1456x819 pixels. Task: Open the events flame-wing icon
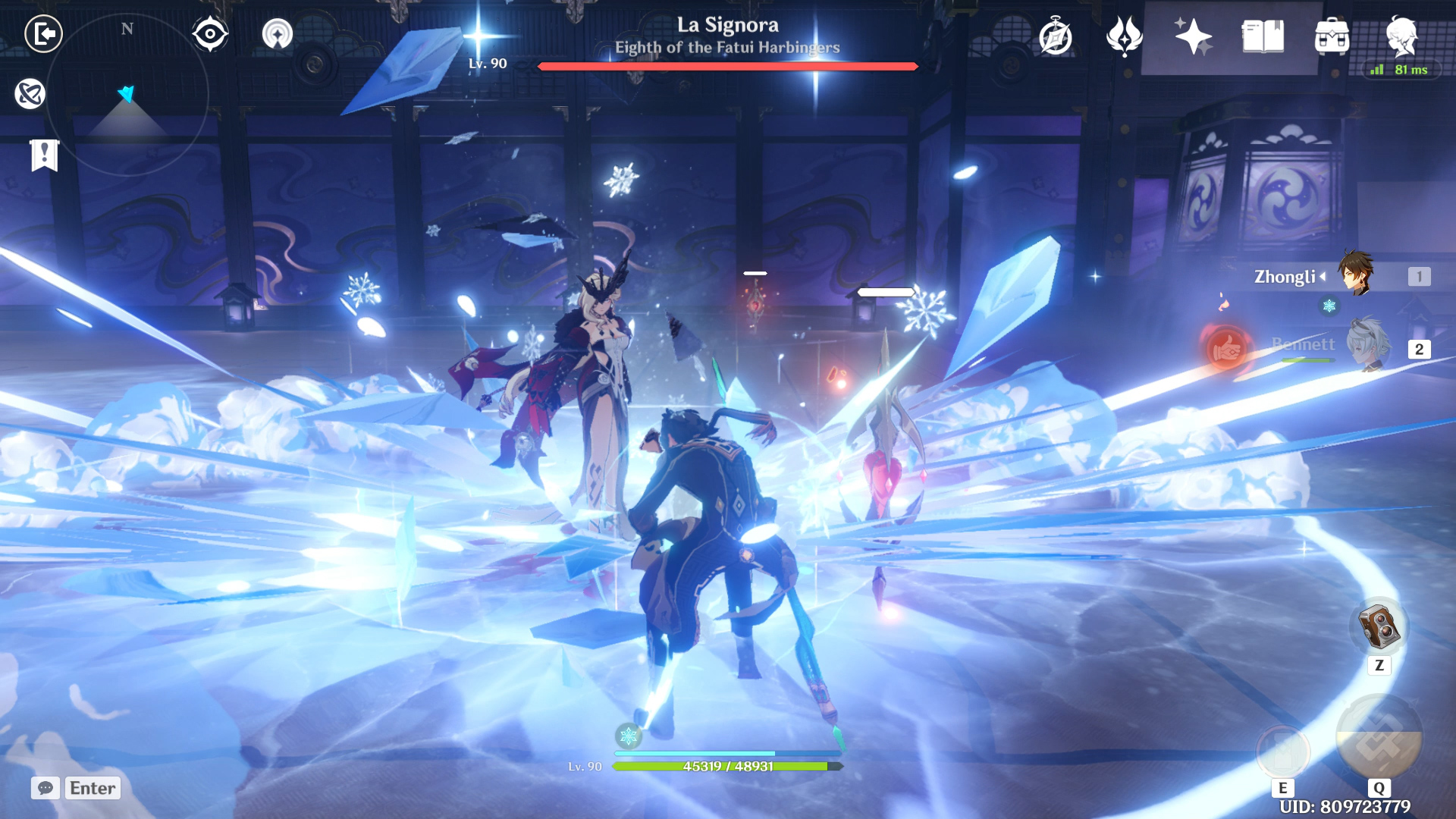1124,36
